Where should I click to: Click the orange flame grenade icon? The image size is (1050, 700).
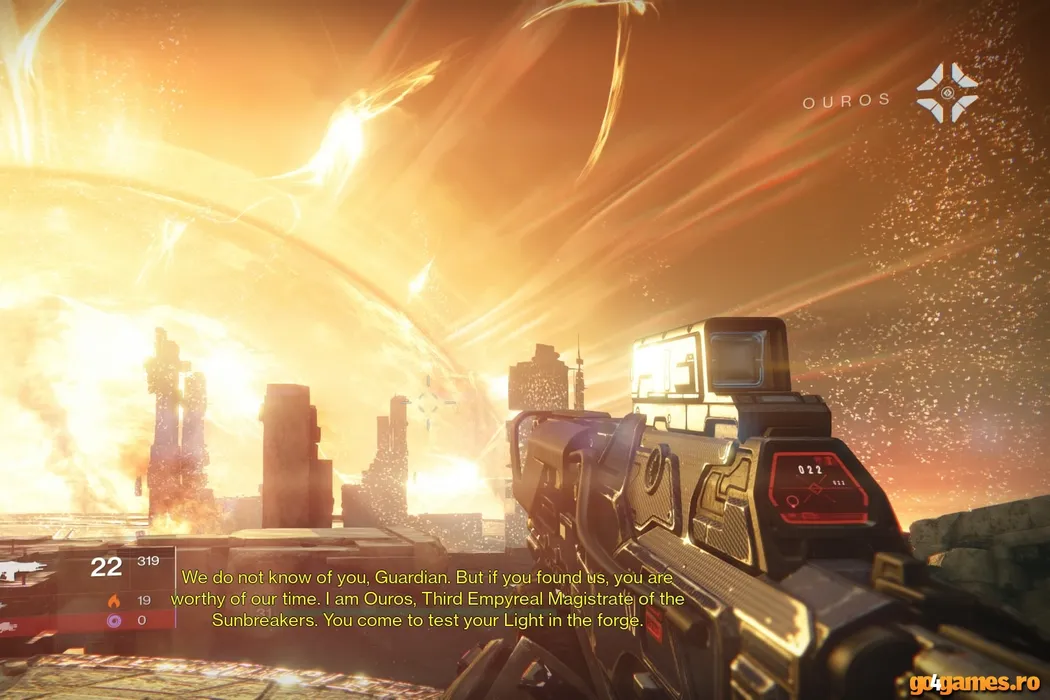(x=113, y=601)
